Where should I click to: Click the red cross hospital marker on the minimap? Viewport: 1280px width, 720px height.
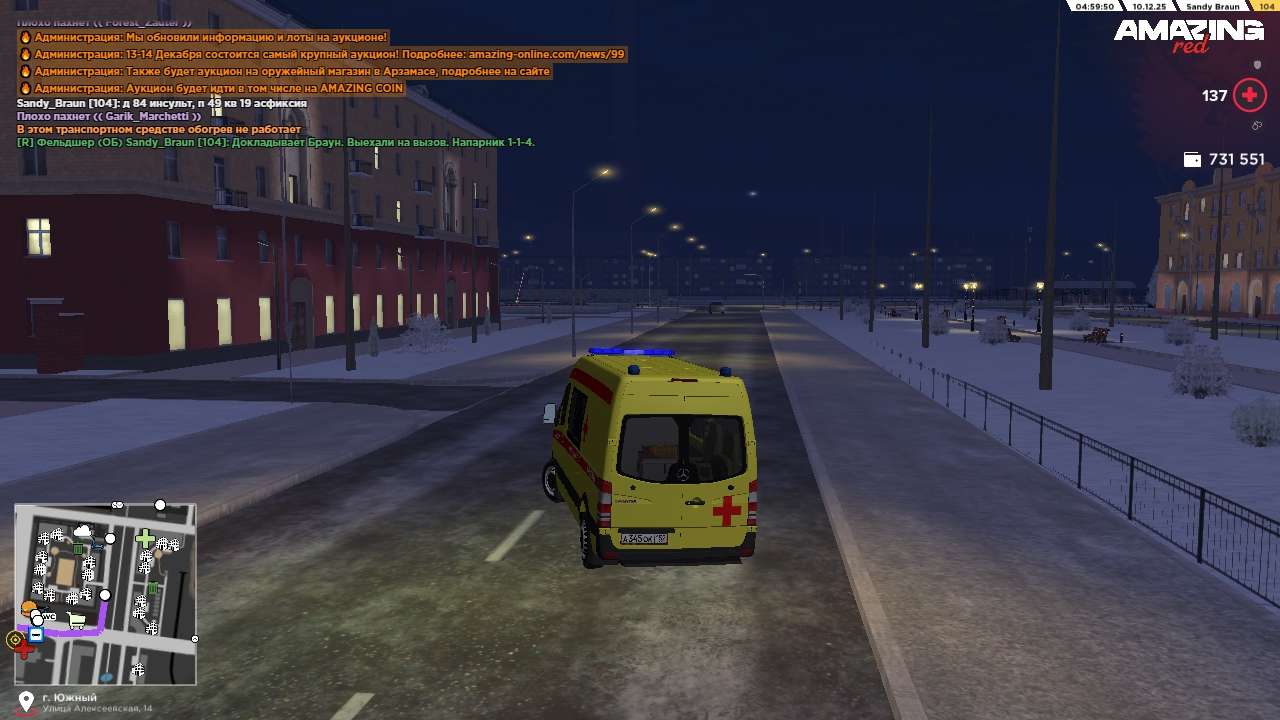pos(24,650)
